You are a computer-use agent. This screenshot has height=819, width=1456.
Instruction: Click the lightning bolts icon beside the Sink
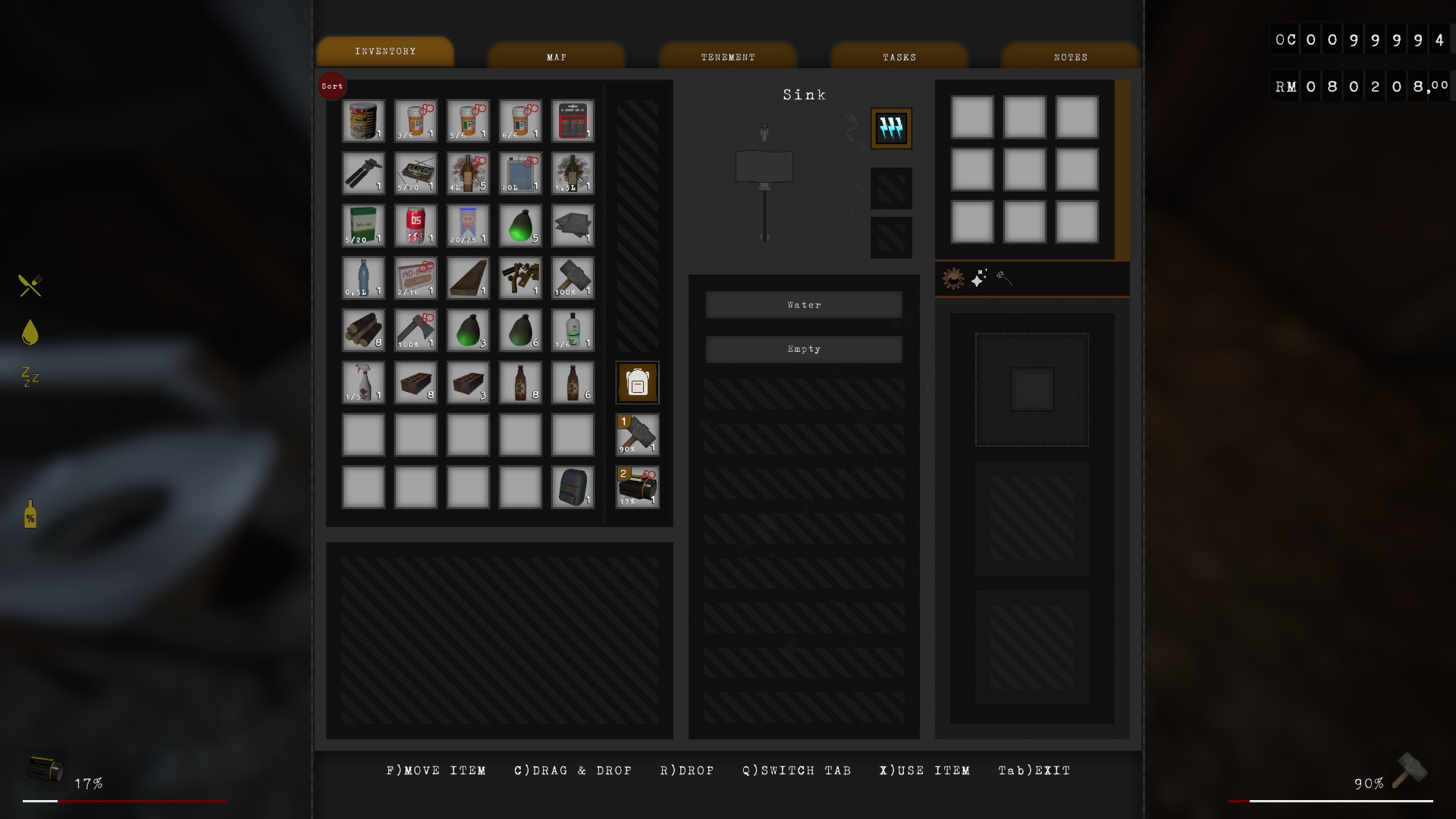(x=891, y=128)
